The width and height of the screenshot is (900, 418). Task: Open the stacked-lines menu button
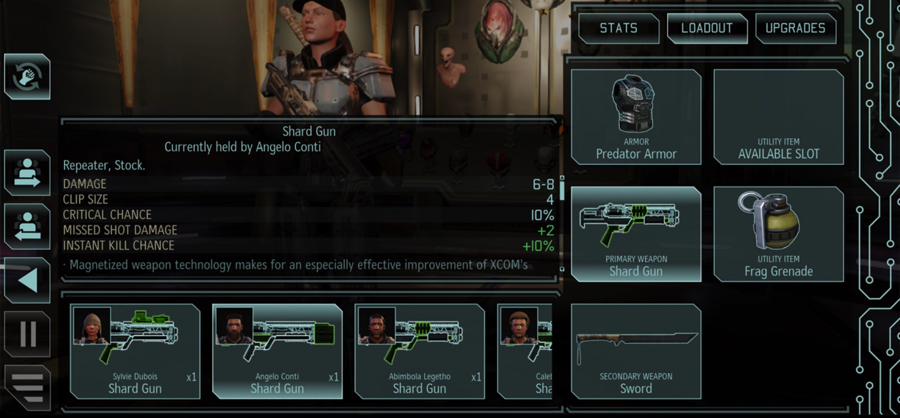point(27,387)
